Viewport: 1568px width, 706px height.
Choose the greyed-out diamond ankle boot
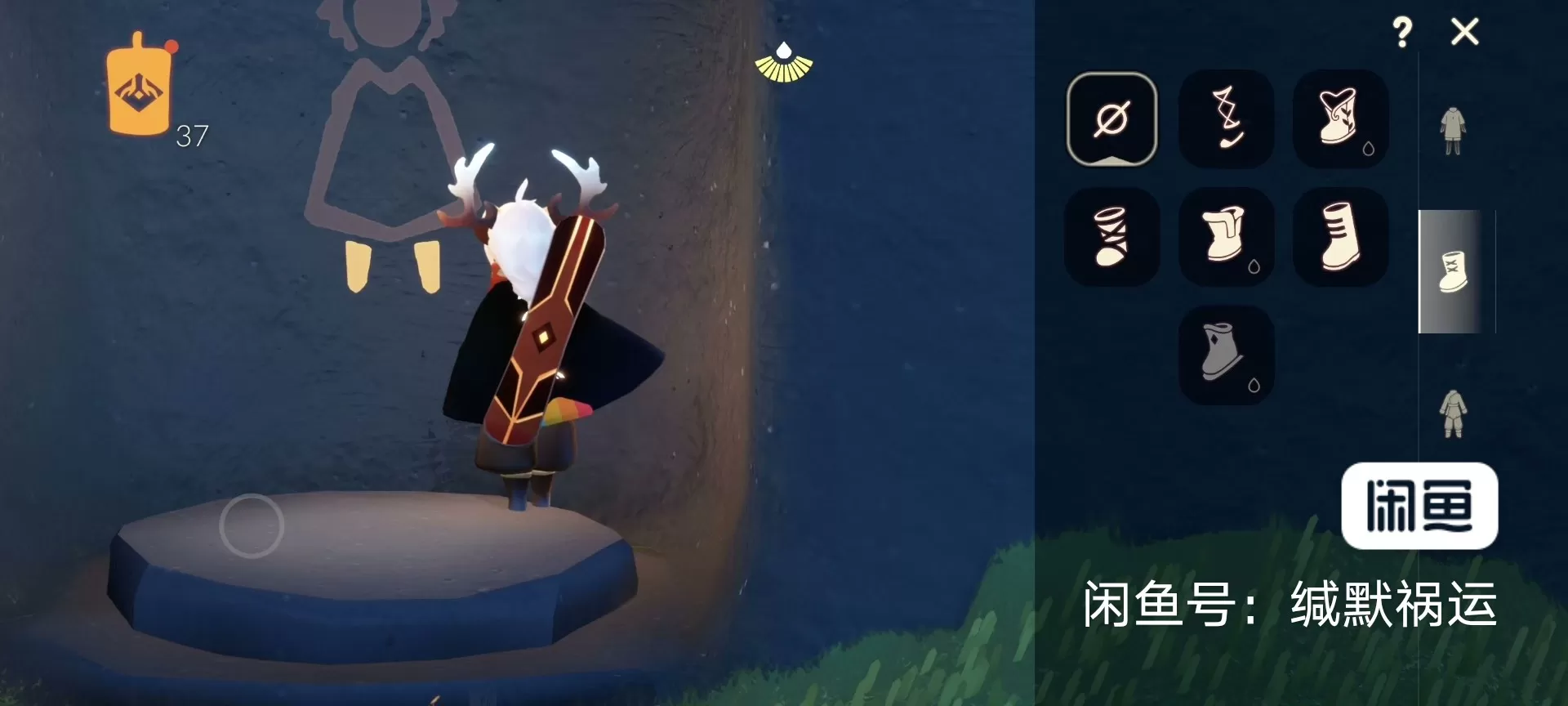tap(1226, 355)
